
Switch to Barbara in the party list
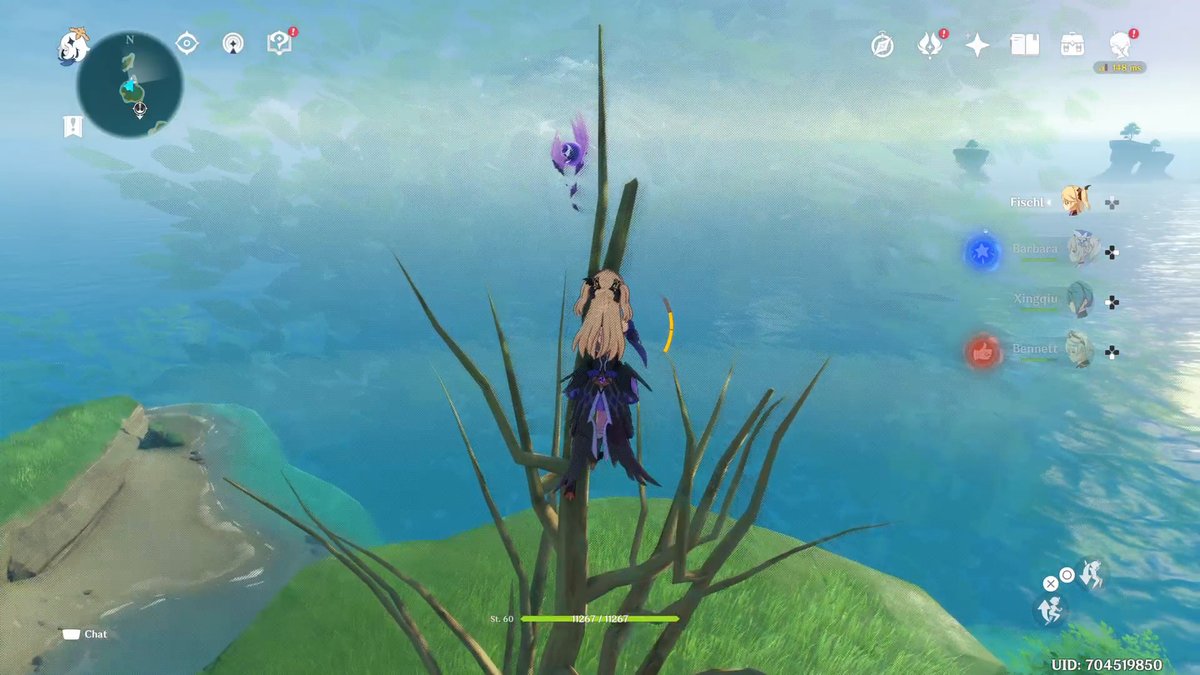point(1080,250)
